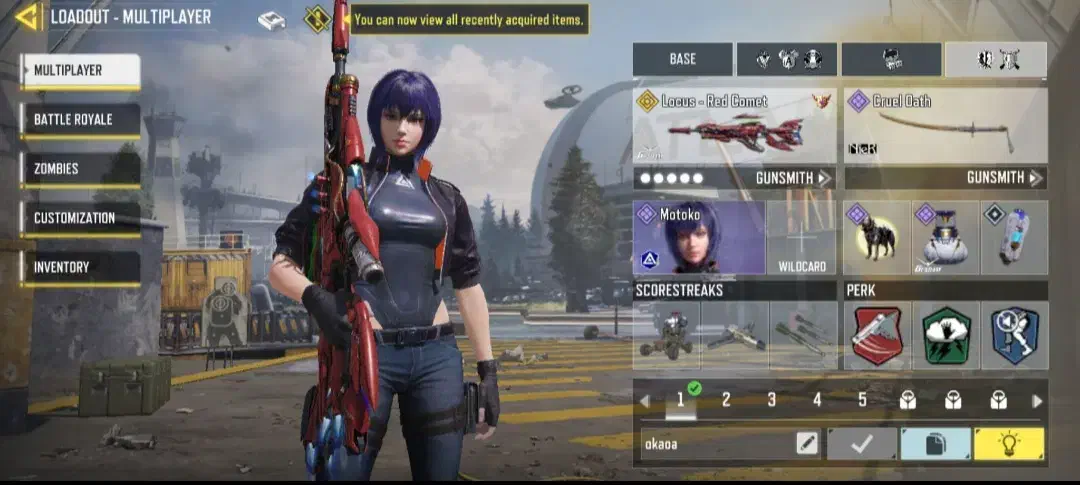Open the Battle Royale loadout
Viewport: 1080px width, 485px height.
click(x=81, y=120)
